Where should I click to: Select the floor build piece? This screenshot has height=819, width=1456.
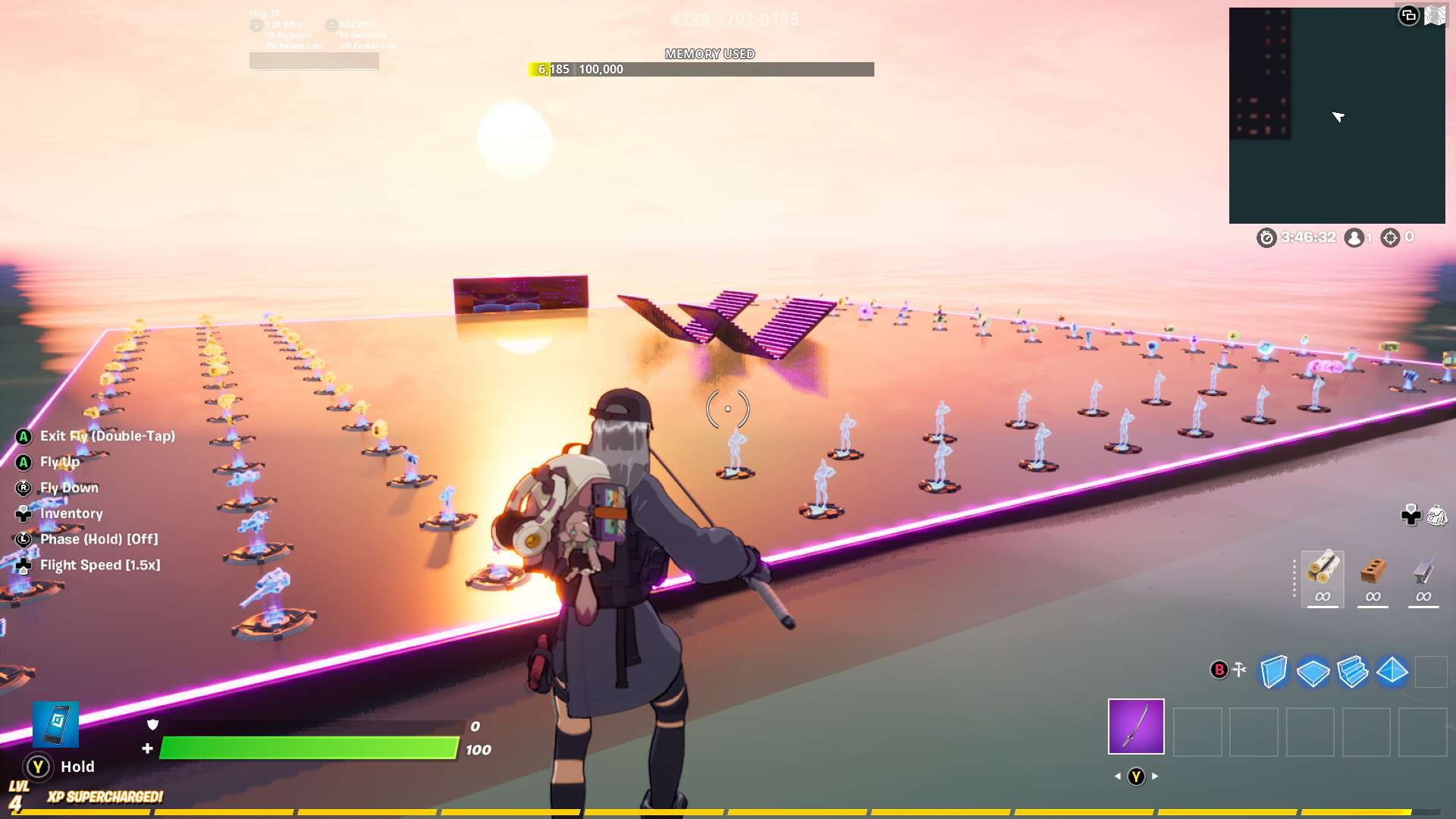click(x=1312, y=671)
